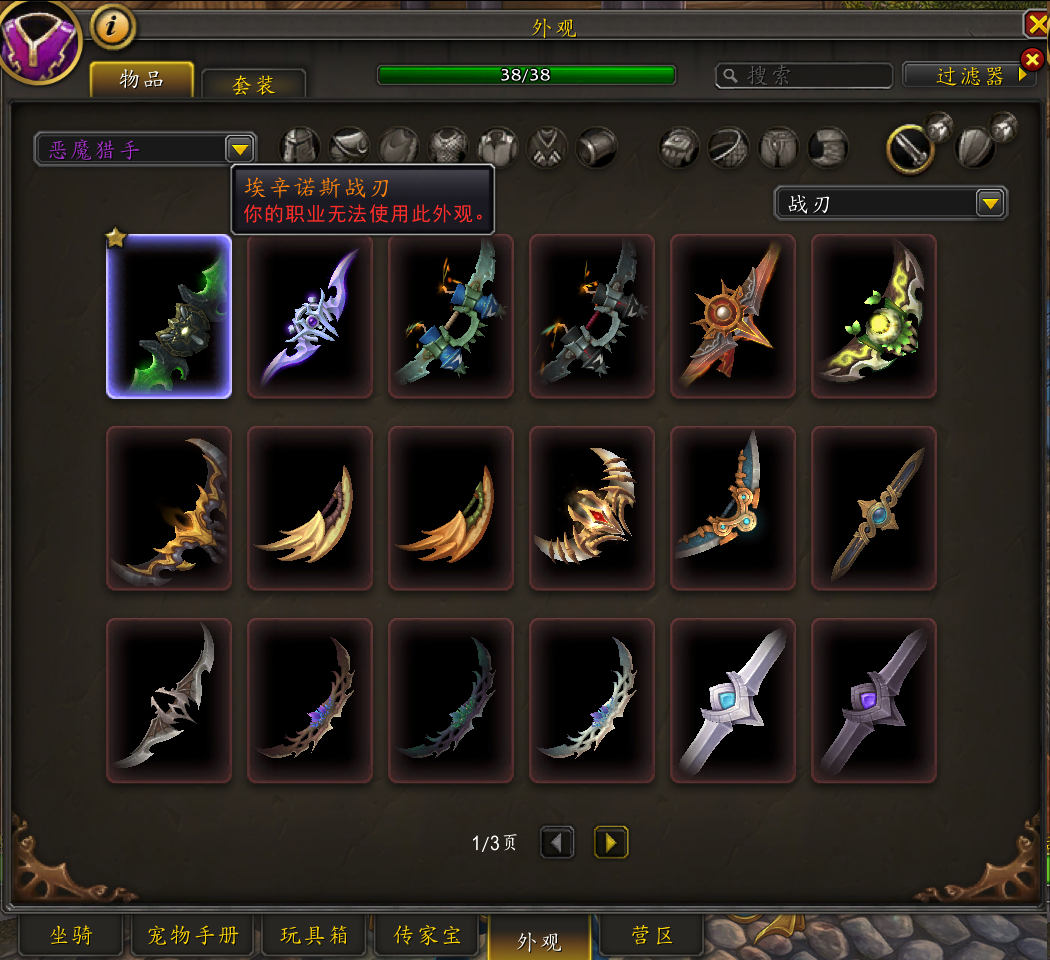Open the 坐骑 mounts tab
Image resolution: width=1050 pixels, height=960 pixels.
tap(72, 936)
